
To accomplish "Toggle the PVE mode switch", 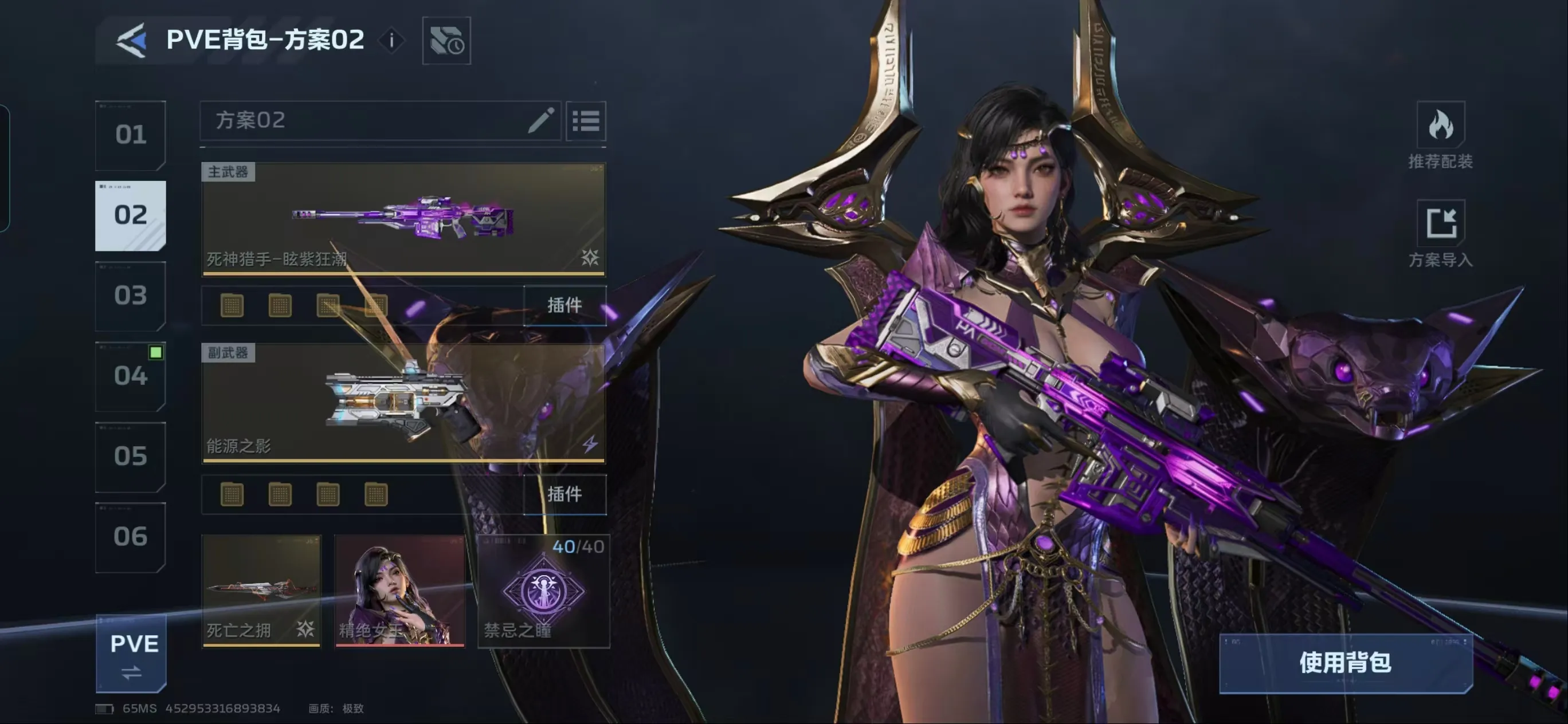I will coord(131,654).
